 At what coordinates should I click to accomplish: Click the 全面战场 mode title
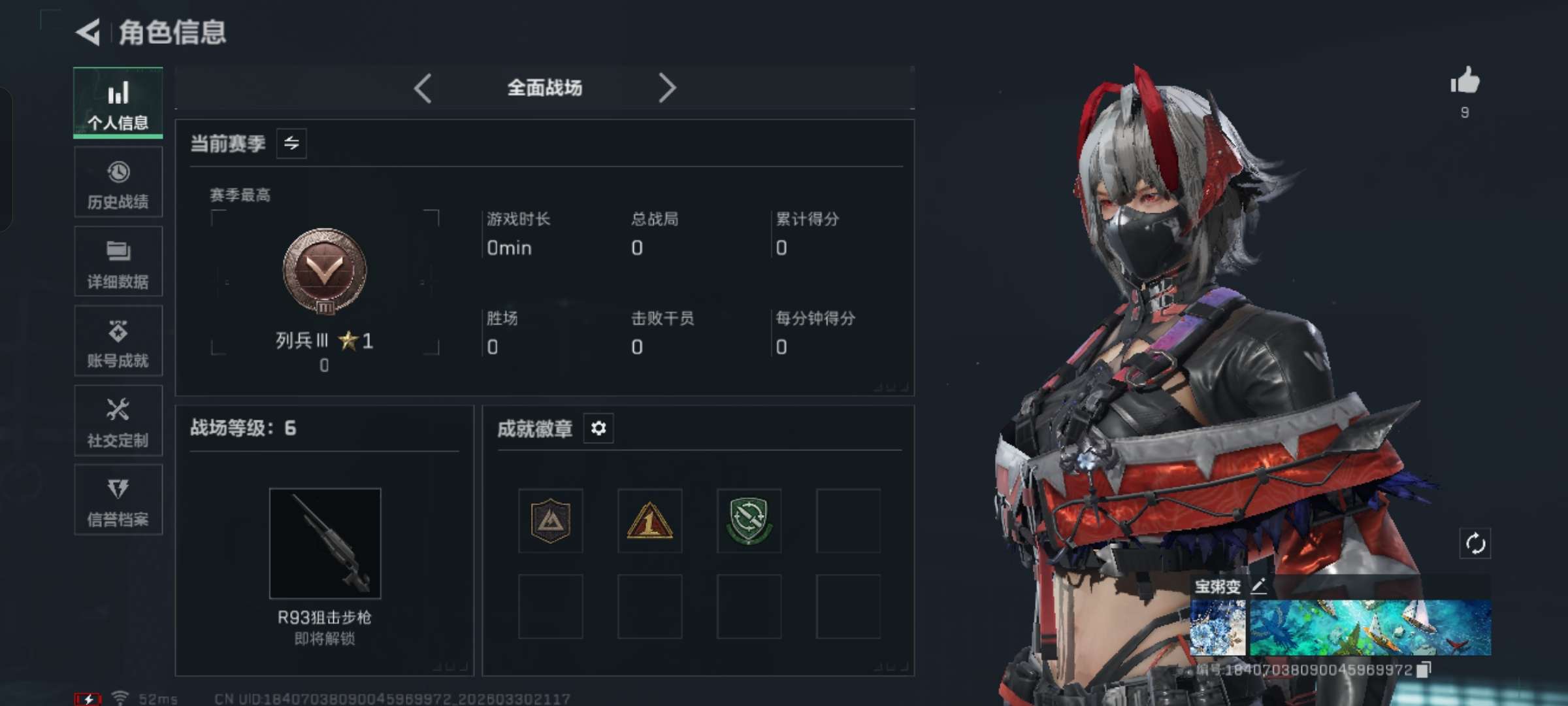[544, 88]
